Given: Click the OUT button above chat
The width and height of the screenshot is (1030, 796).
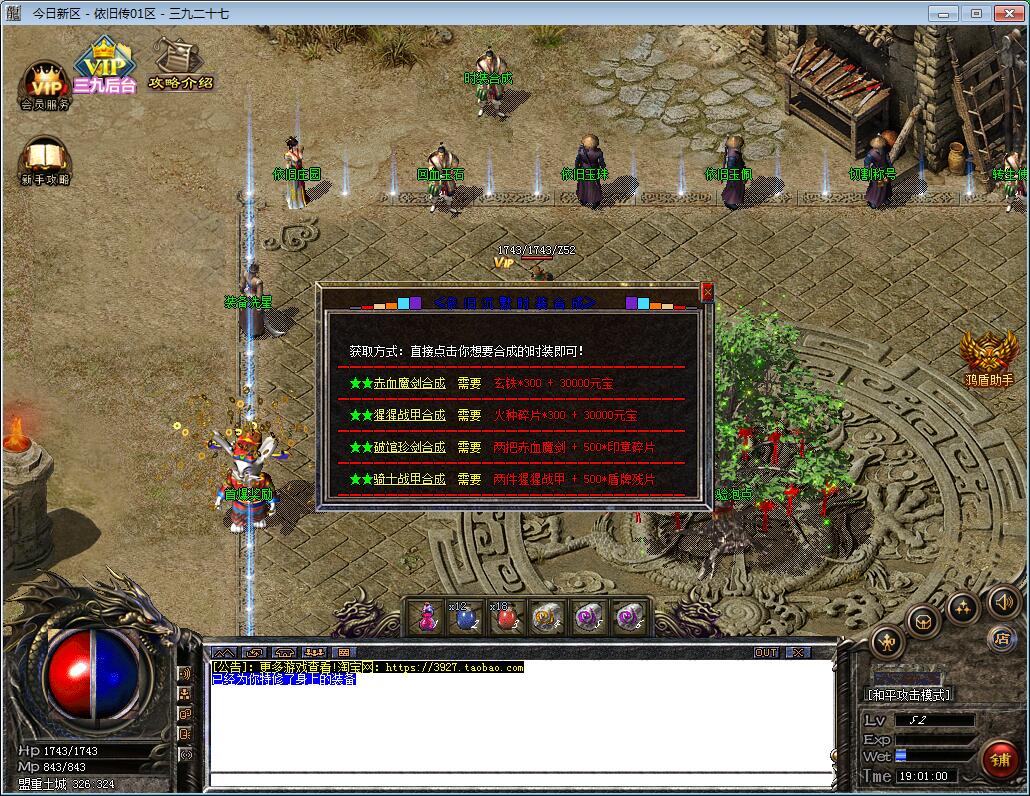Looking at the screenshot, I should click(765, 652).
